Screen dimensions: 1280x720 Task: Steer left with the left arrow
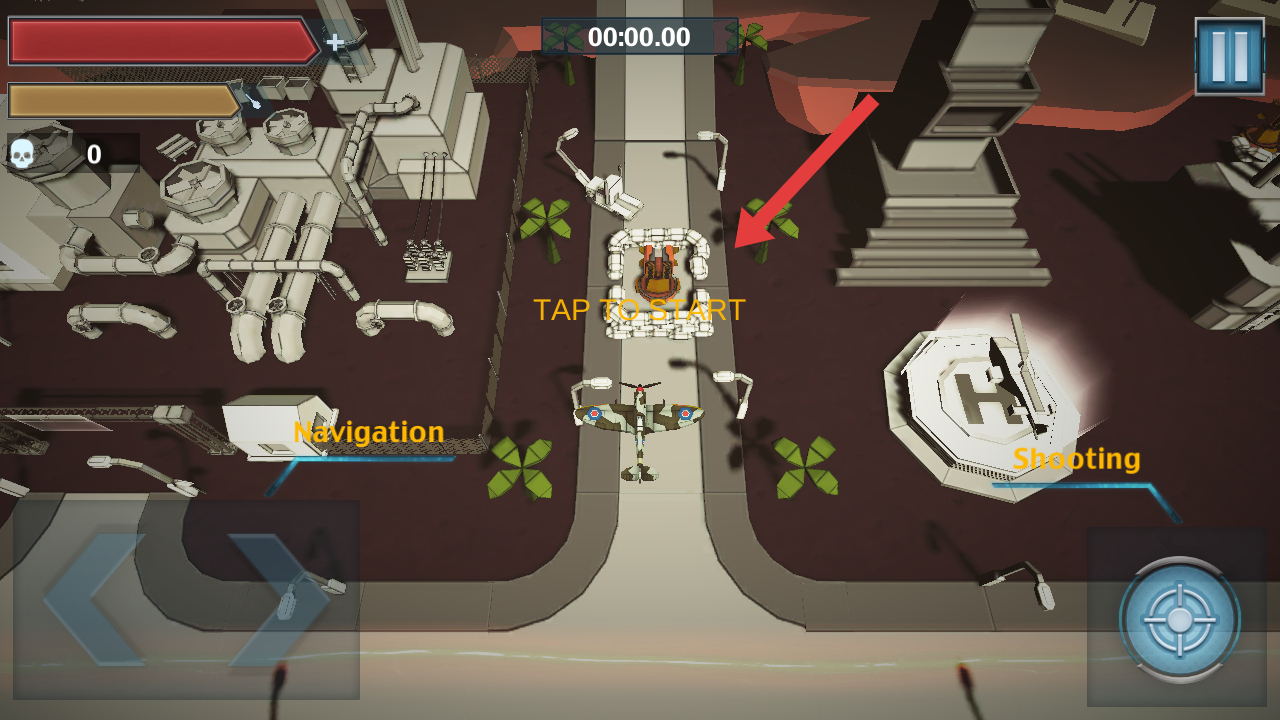[95, 599]
